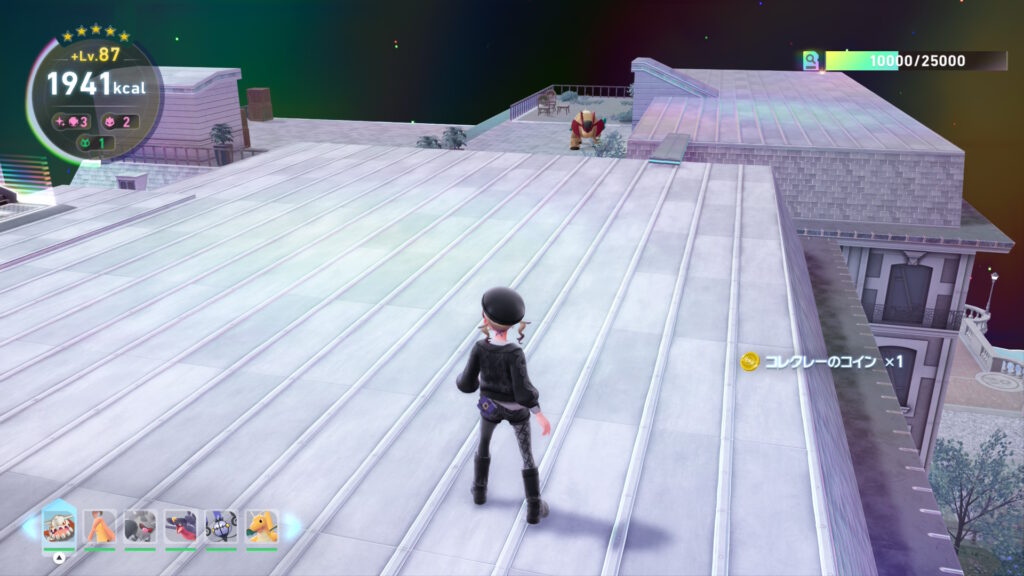This screenshot has height=576, width=1024.
Task: Select the highlighted skull-faced Pokémon party slot
Action: coord(60,526)
